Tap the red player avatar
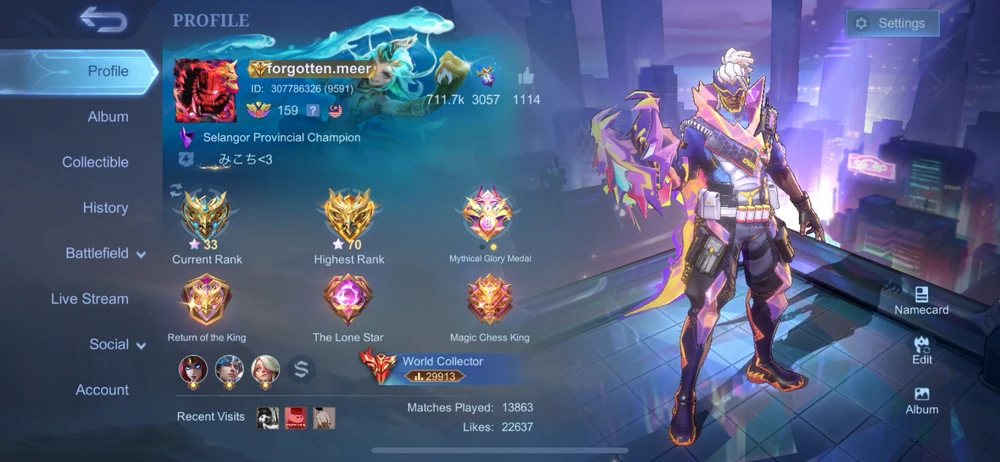Viewport: 1000px width, 462px height. click(208, 89)
